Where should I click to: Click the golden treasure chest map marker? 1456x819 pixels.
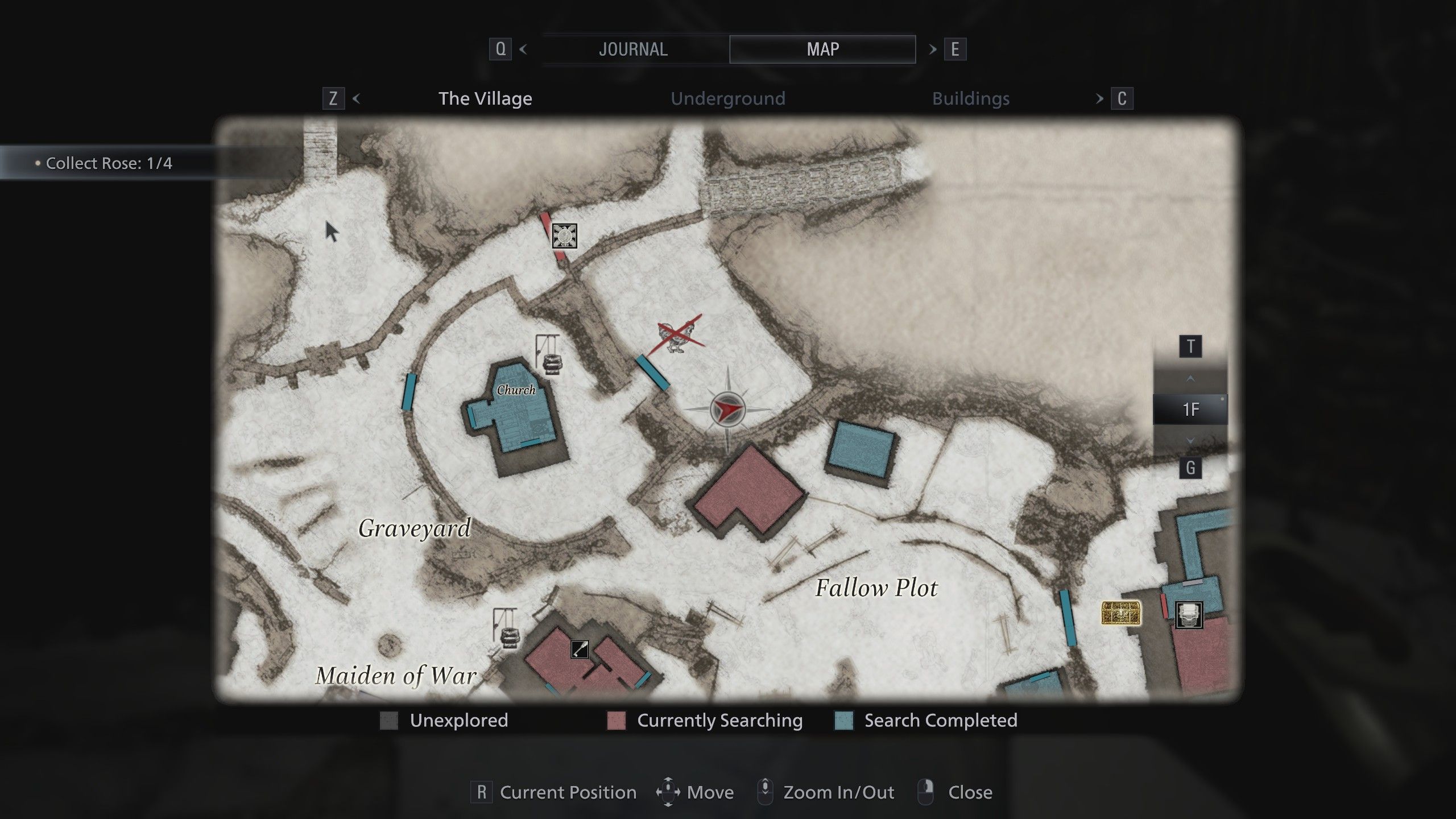coord(1121,613)
